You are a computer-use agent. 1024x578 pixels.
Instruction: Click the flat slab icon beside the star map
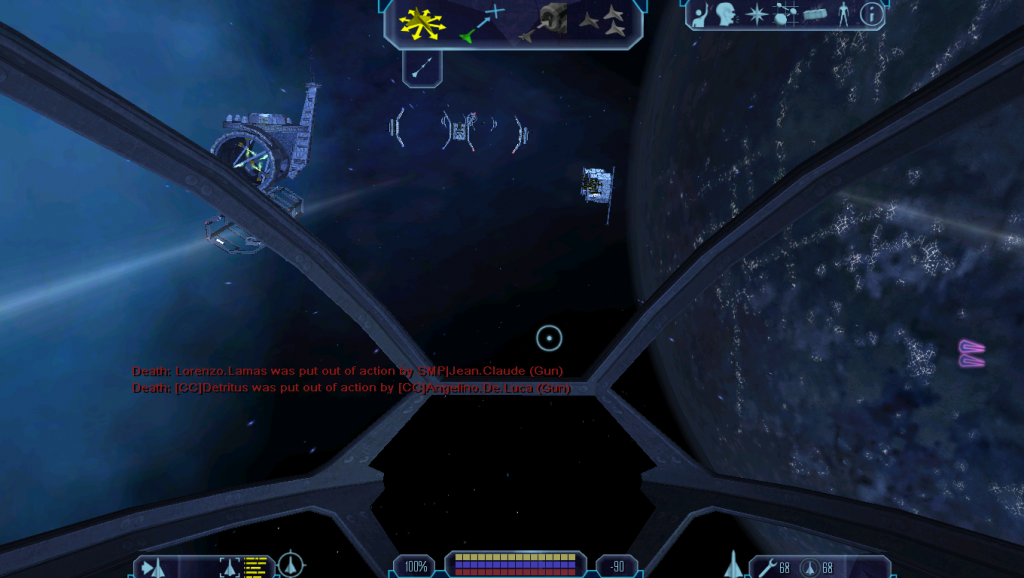coord(817,16)
